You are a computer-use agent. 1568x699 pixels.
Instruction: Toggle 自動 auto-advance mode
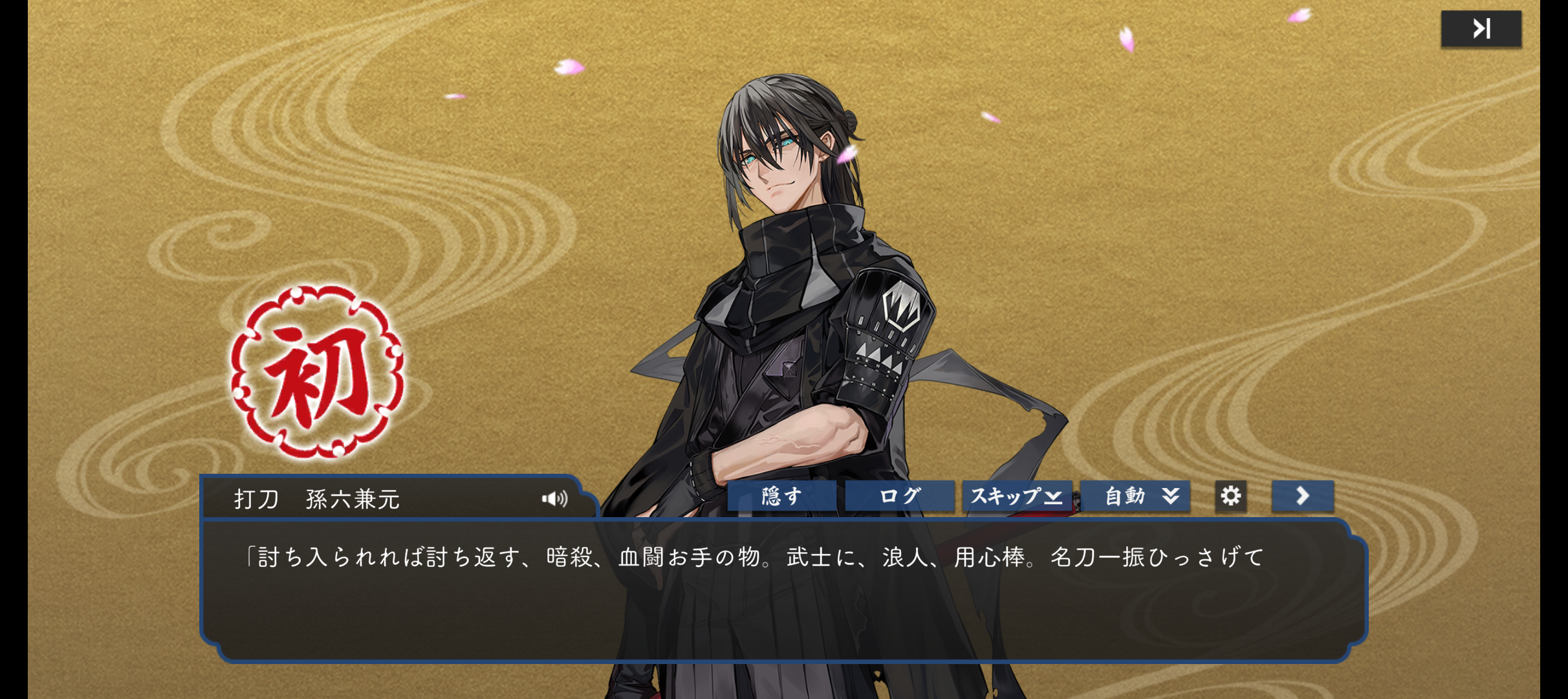coord(1135,496)
